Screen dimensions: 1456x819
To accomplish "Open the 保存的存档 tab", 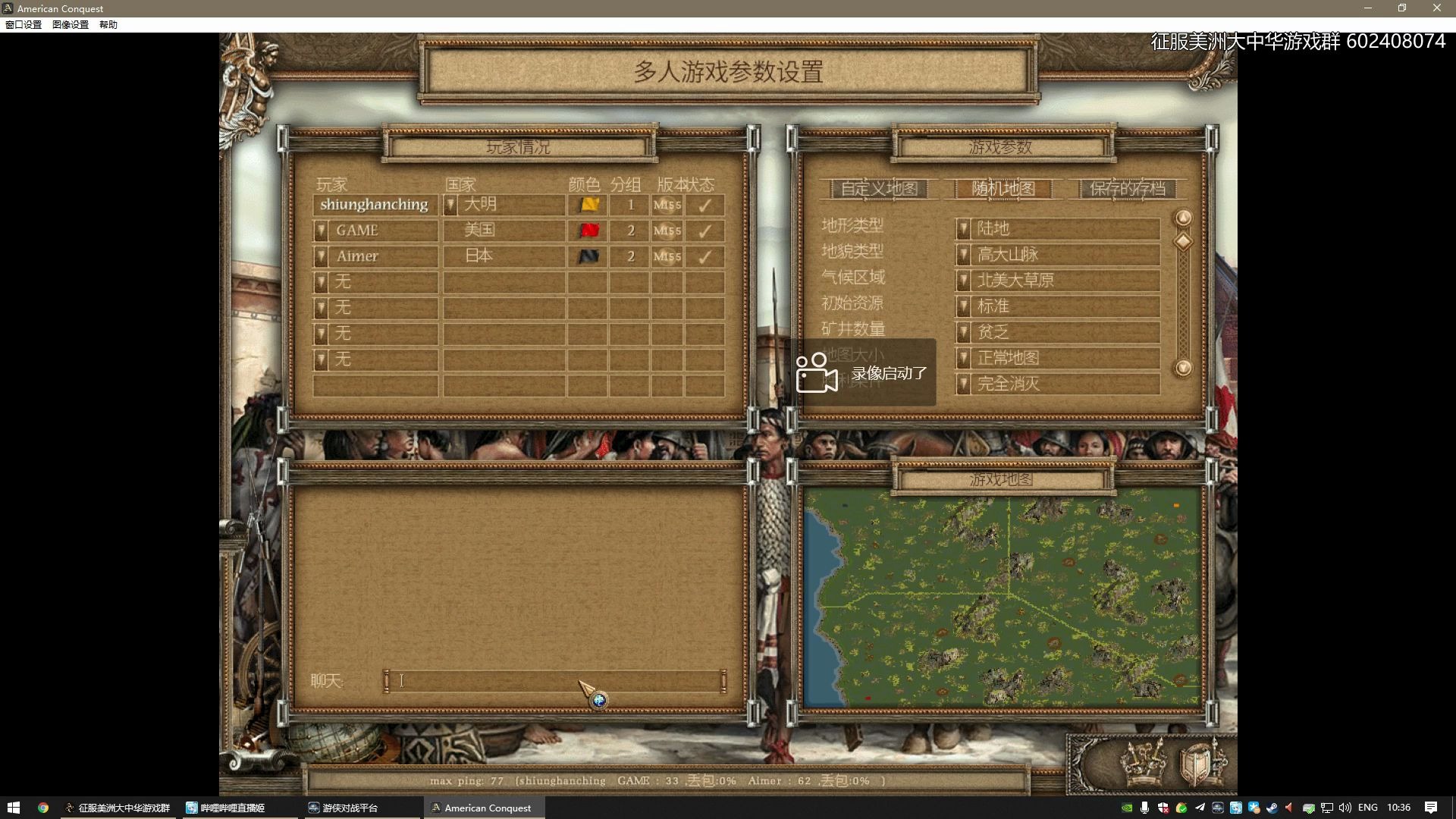I will pos(1127,189).
